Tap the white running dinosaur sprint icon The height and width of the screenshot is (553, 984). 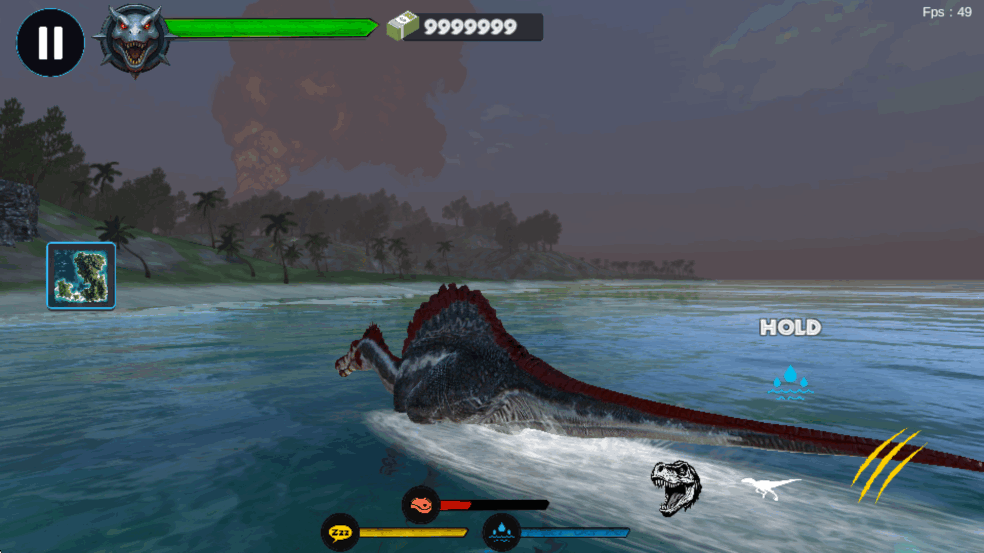click(770, 487)
